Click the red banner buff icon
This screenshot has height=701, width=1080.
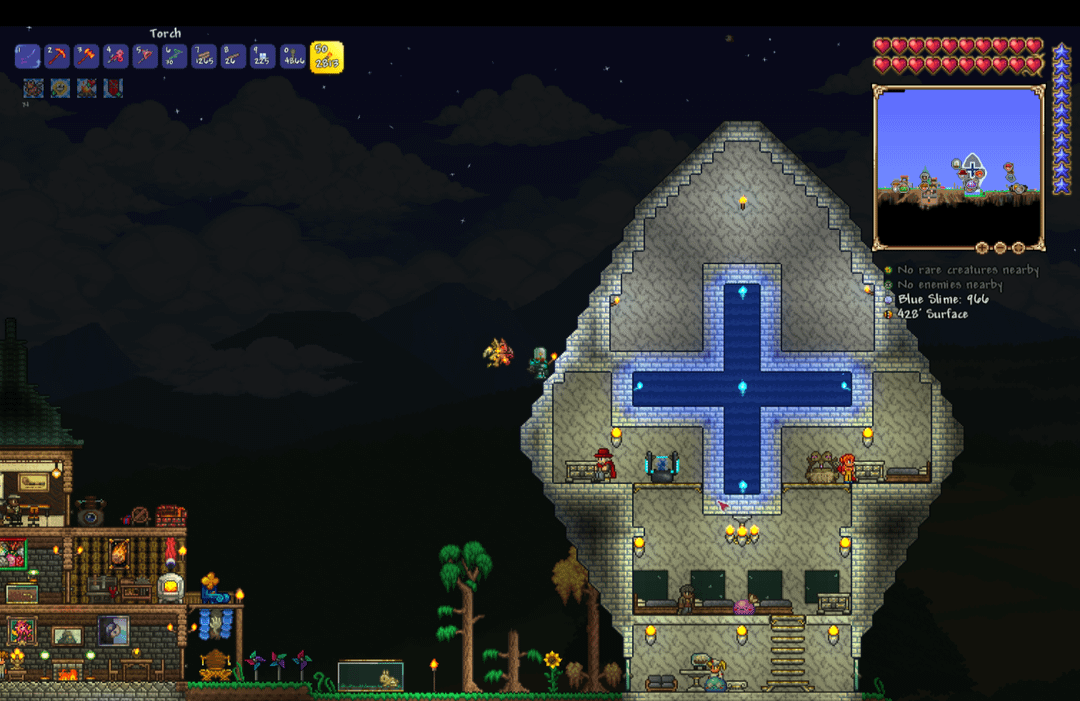[x=113, y=88]
